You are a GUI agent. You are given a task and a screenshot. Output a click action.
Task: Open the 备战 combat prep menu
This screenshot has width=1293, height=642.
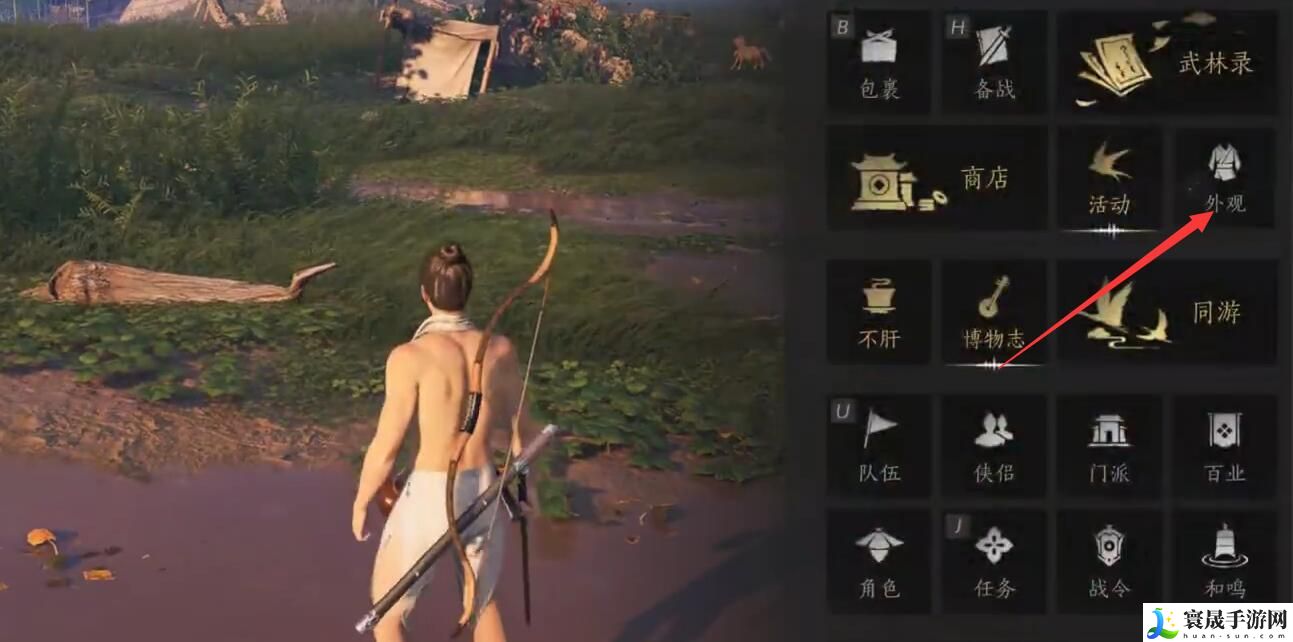pos(994,62)
